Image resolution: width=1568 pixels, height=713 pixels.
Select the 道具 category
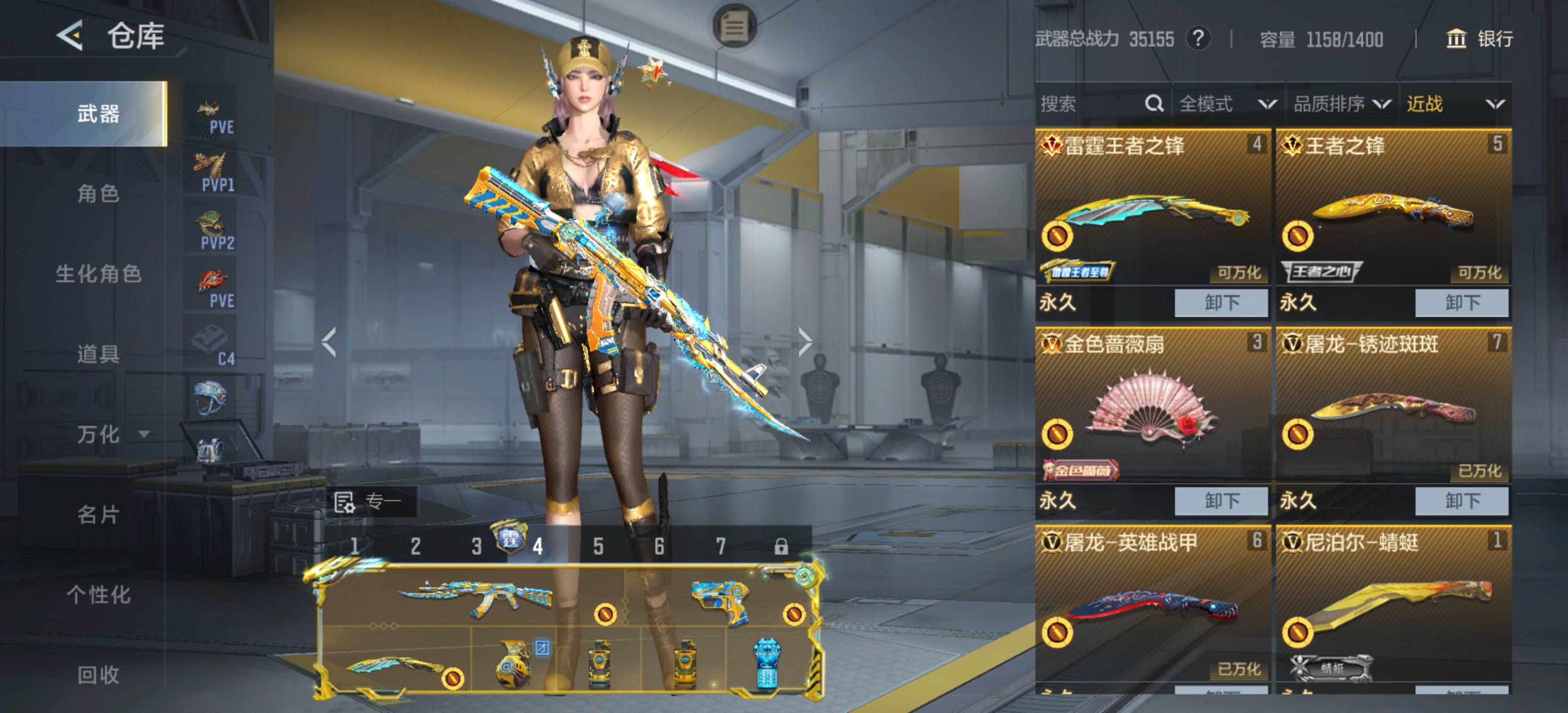pyautogui.click(x=98, y=354)
